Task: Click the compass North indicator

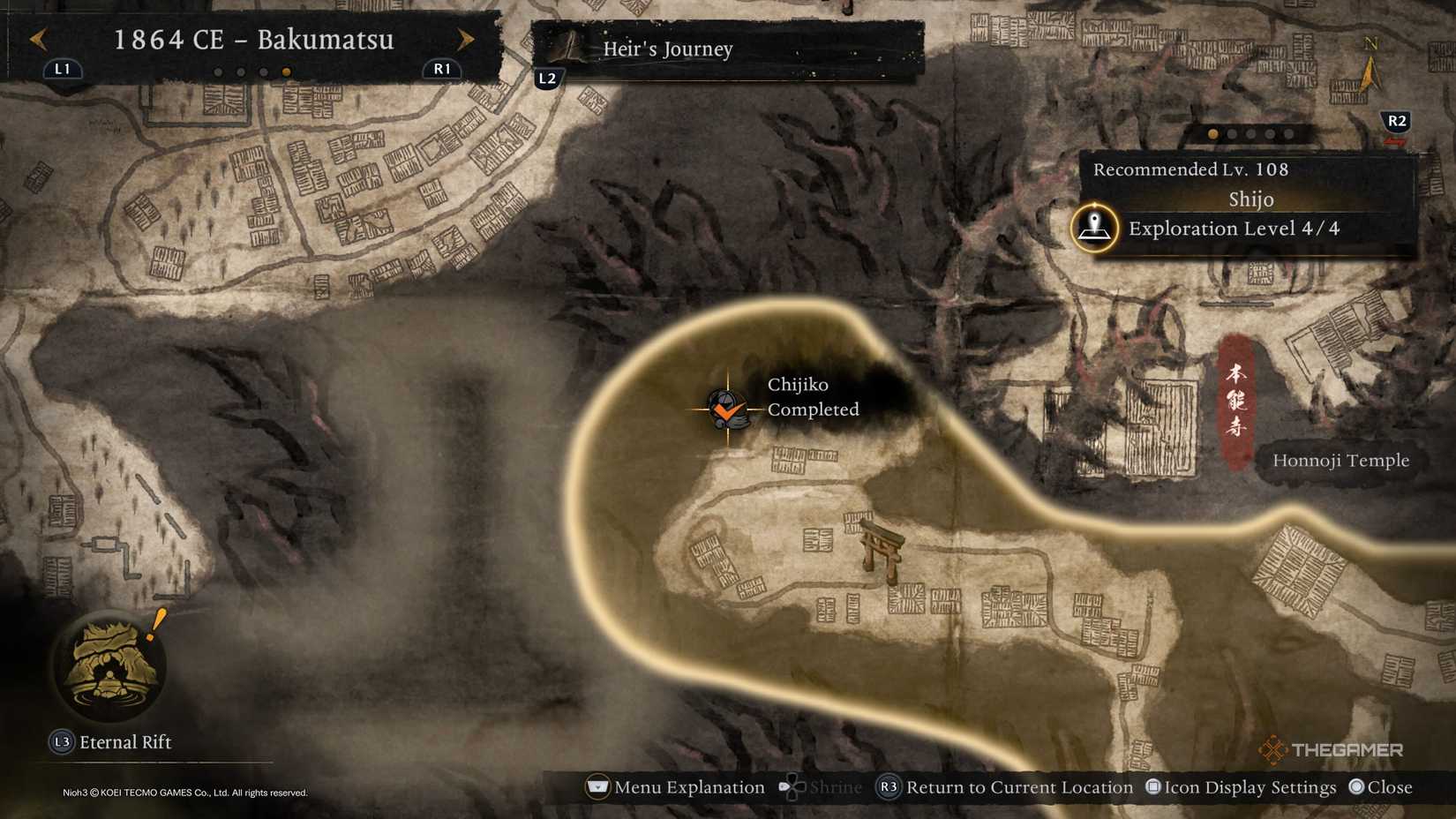Action: click(1370, 51)
